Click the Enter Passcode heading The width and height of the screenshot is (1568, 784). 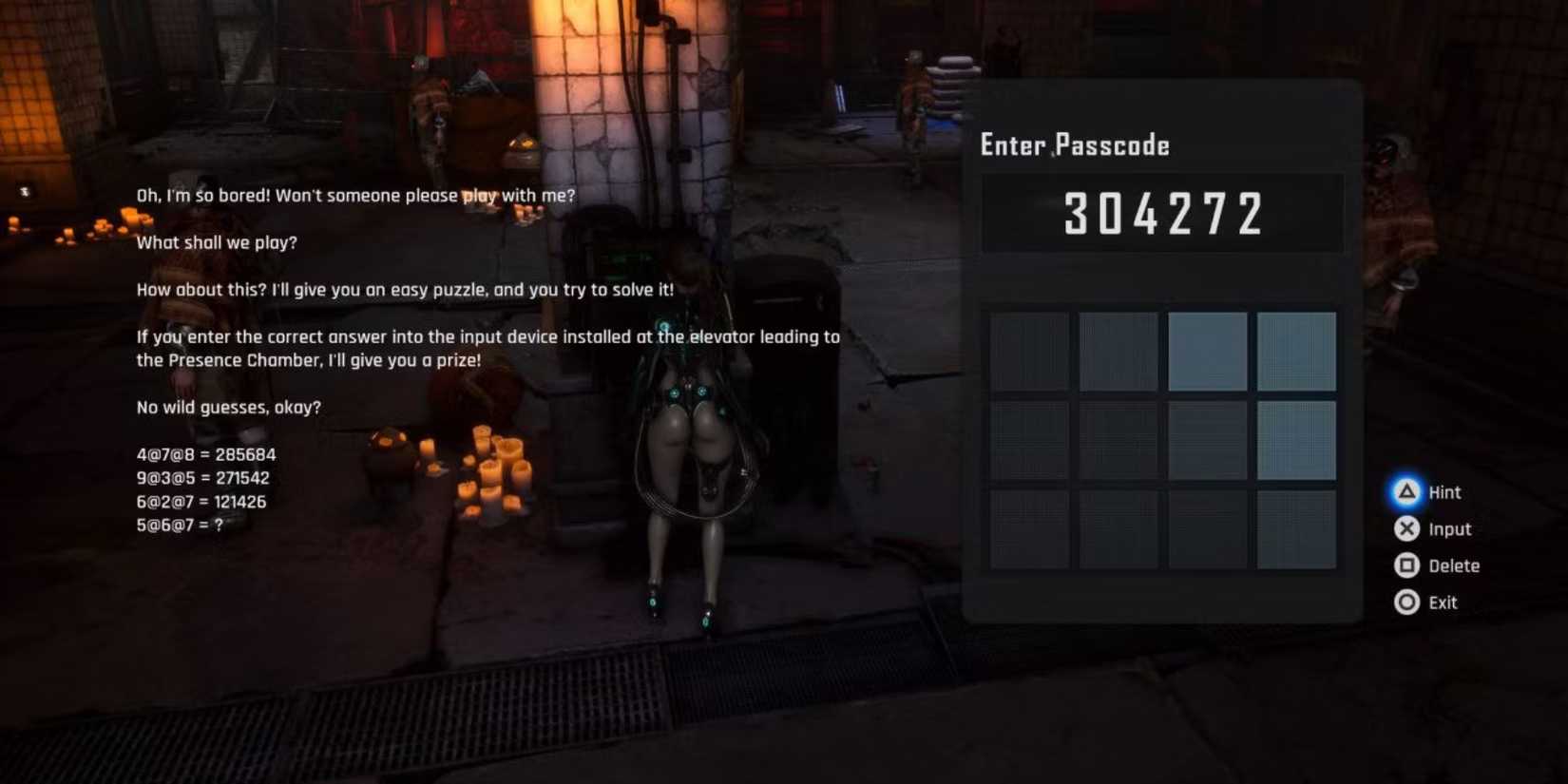pyautogui.click(x=1074, y=144)
